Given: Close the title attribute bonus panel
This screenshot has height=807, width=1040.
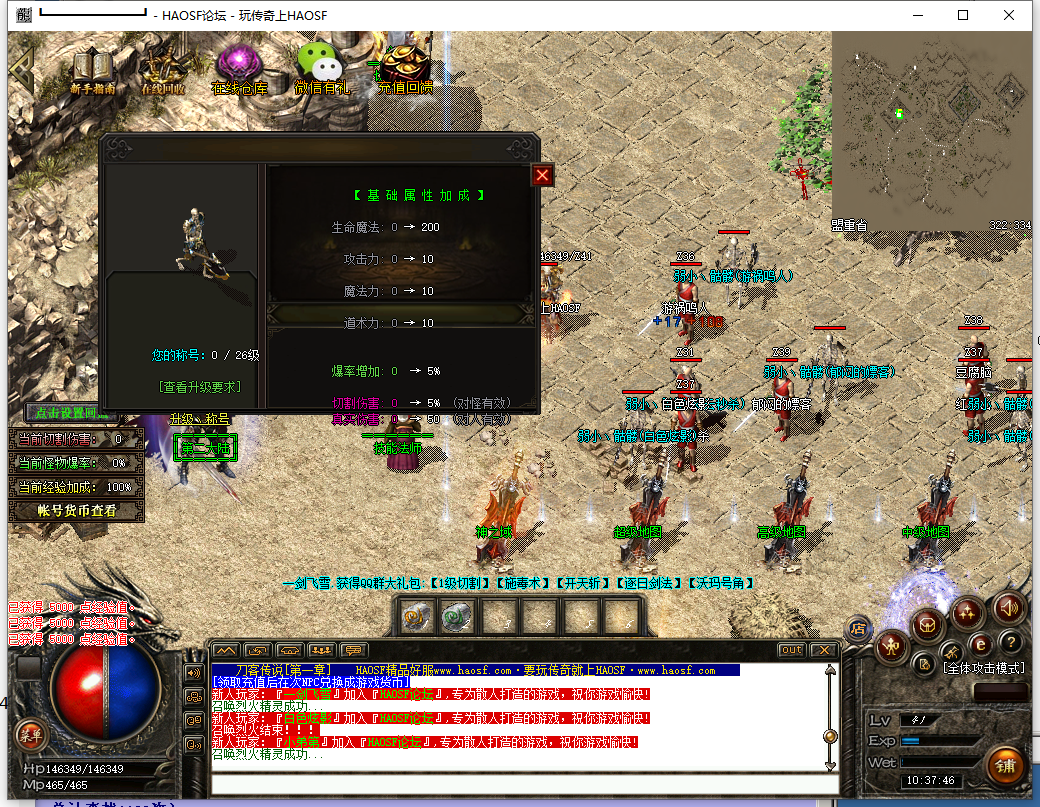Looking at the screenshot, I should (x=542, y=176).
